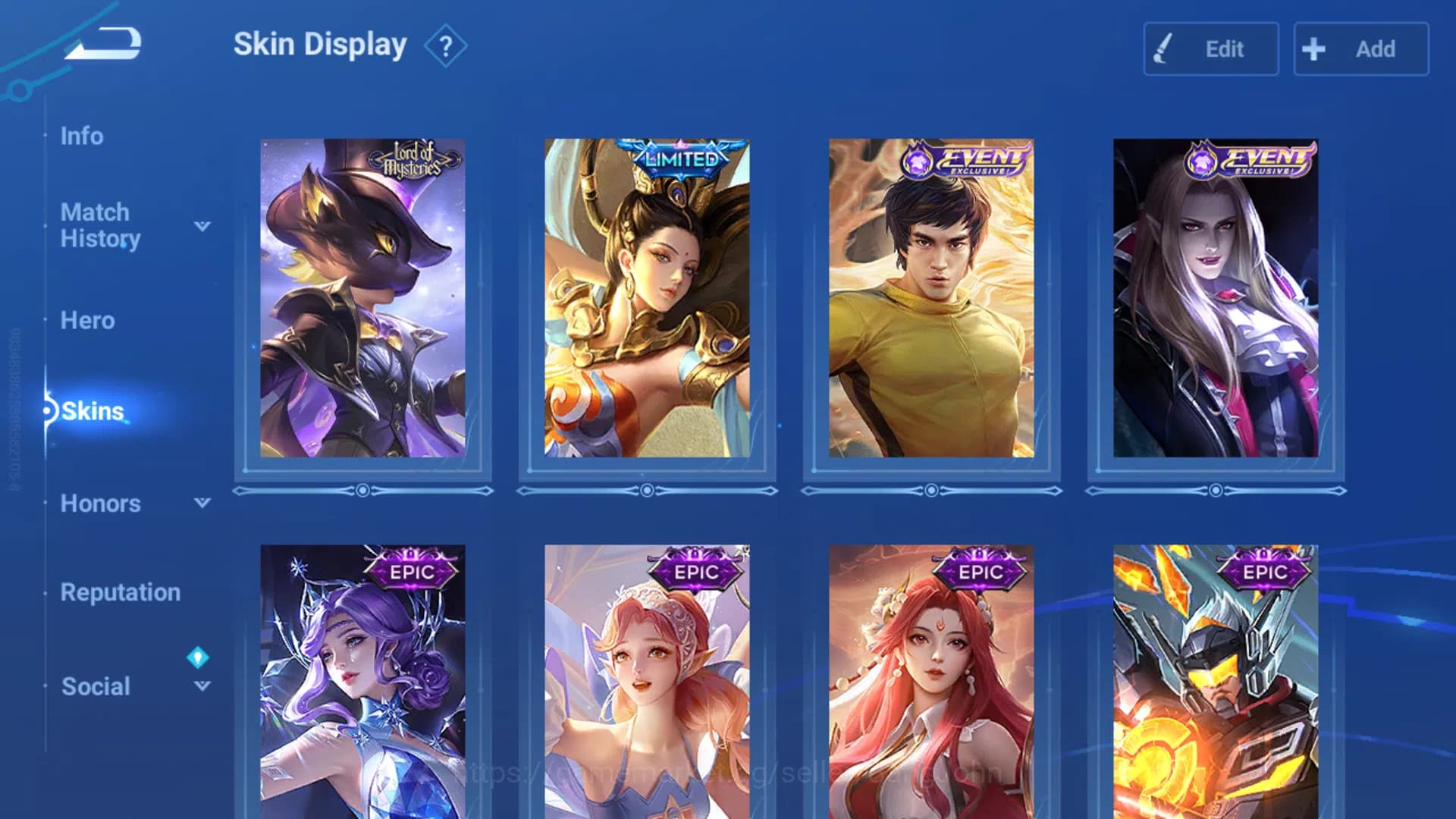1456x819 pixels.
Task: Expand the Match History section chevron
Action: (x=202, y=225)
